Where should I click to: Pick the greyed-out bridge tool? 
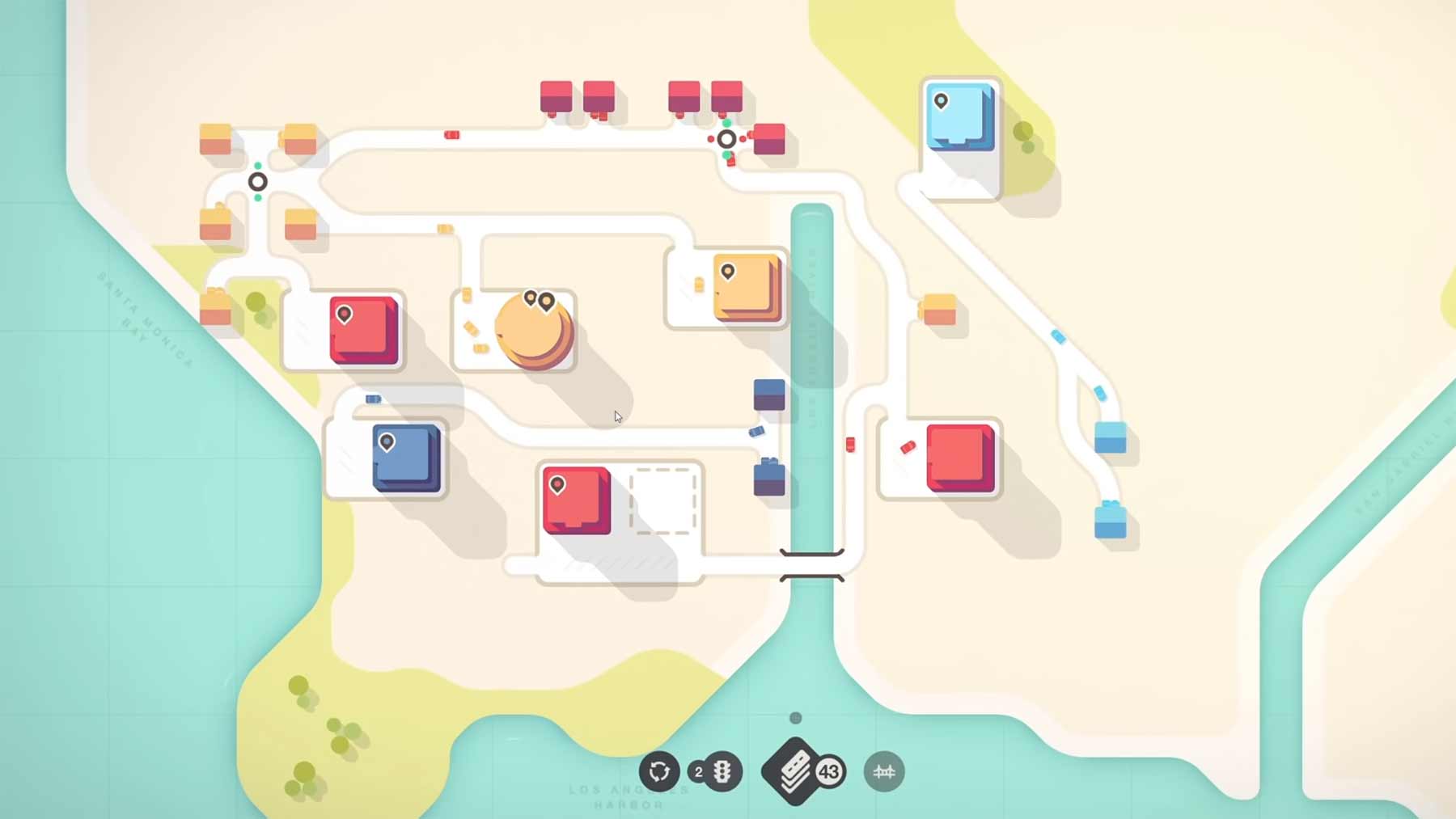pos(884,771)
